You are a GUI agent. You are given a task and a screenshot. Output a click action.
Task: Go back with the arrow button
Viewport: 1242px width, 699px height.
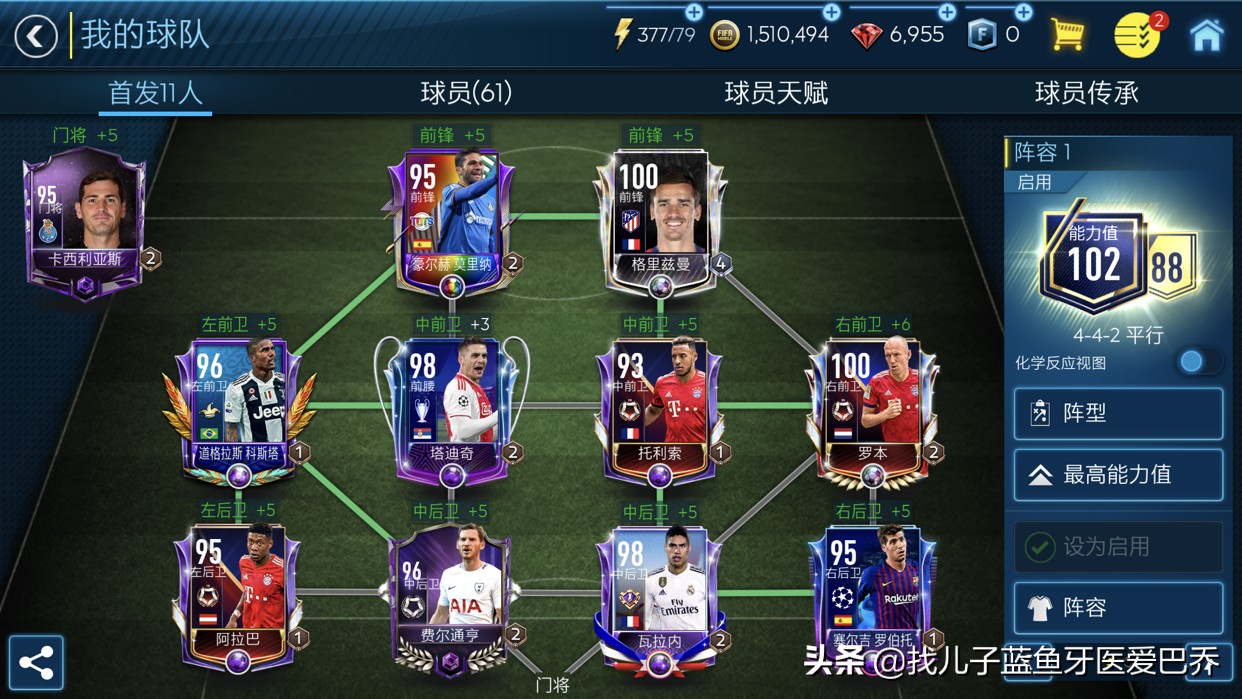36,36
